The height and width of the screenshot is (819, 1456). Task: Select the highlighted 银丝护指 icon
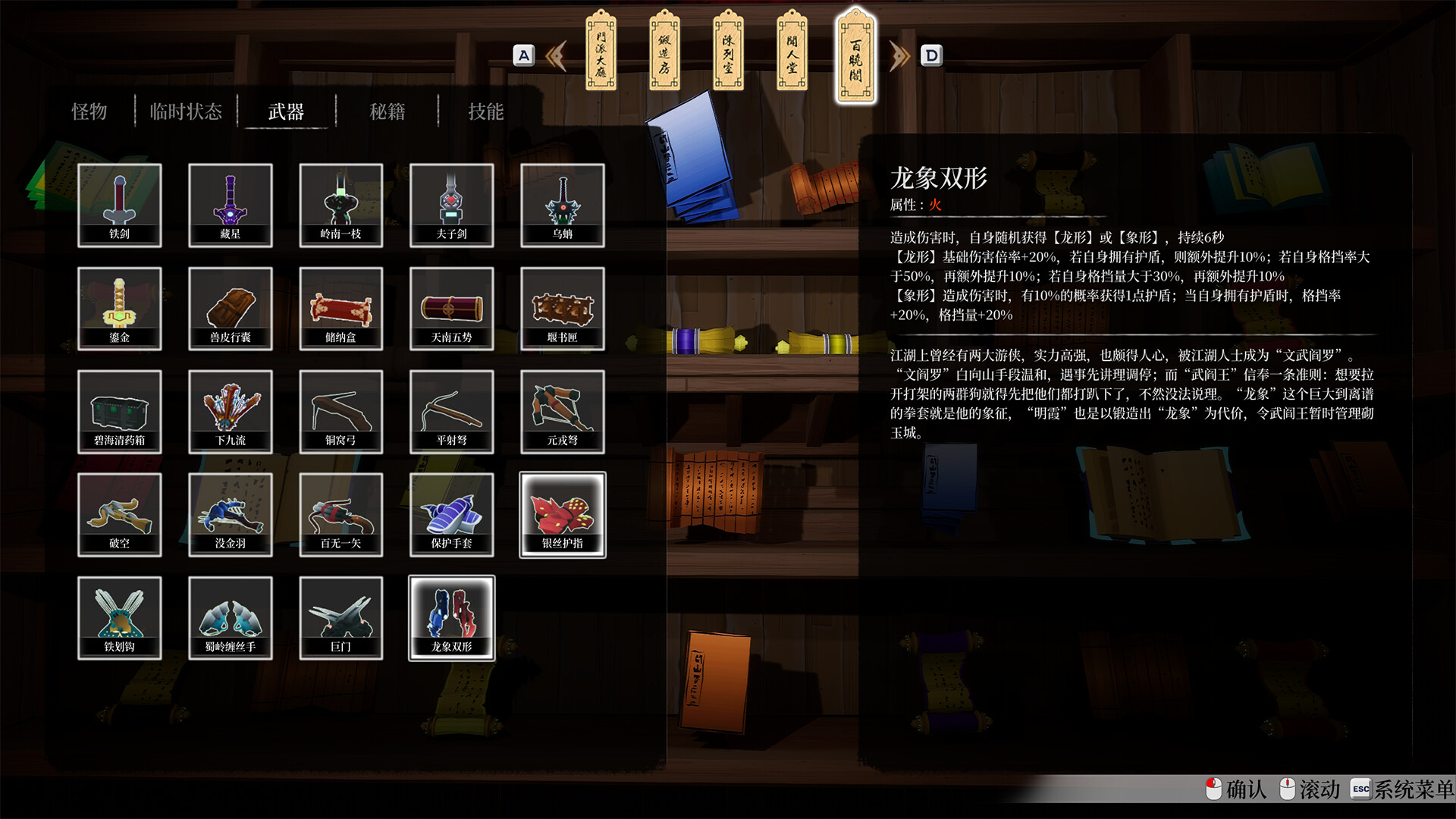(x=563, y=514)
